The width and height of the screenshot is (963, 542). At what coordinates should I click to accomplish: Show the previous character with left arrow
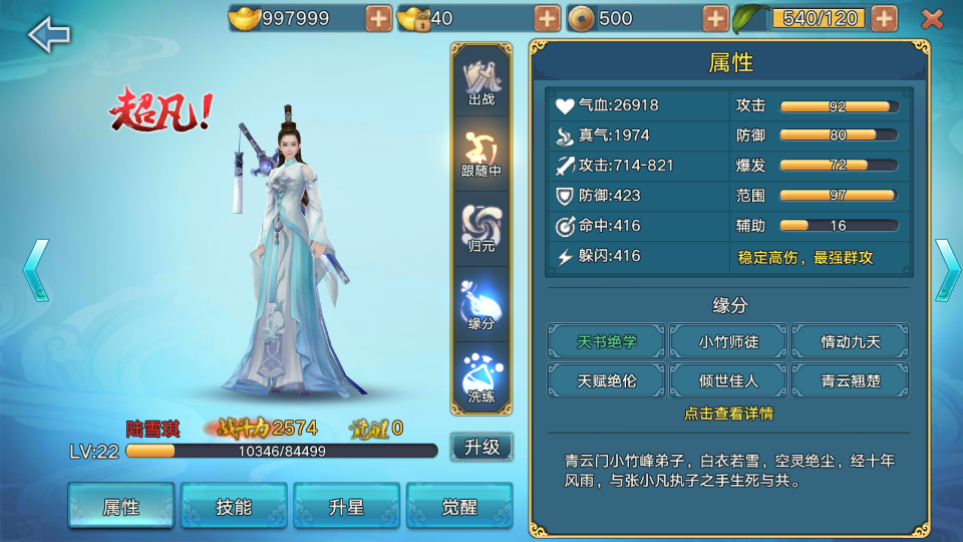tap(35, 270)
